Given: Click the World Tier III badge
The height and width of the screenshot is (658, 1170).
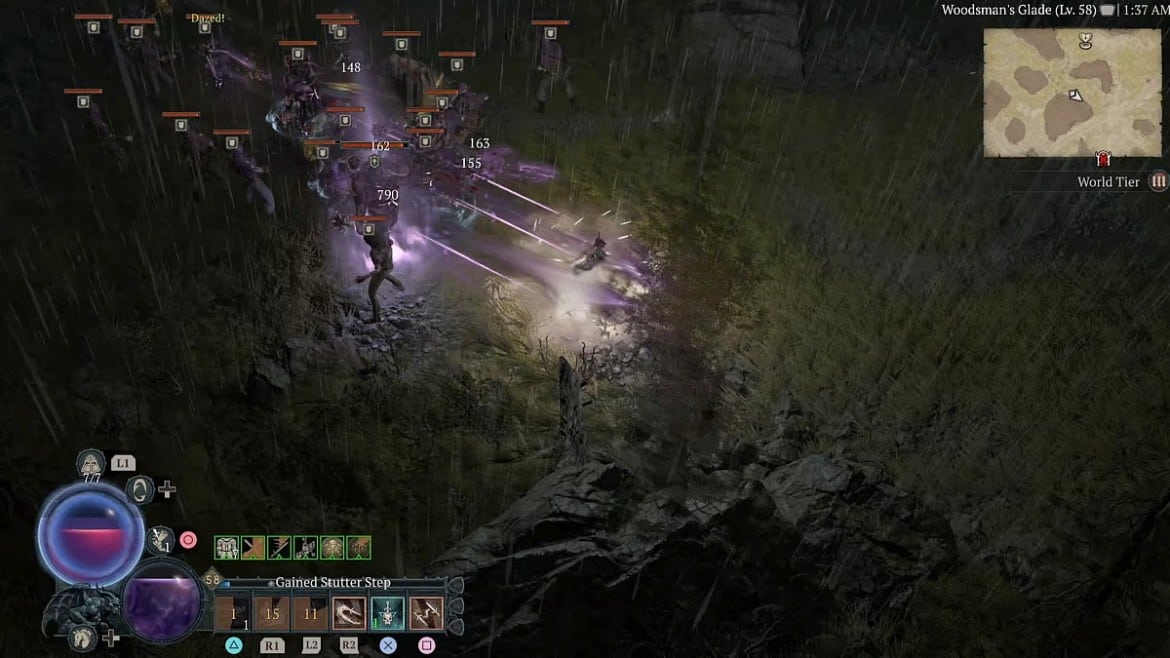Looking at the screenshot, I should tap(1158, 182).
